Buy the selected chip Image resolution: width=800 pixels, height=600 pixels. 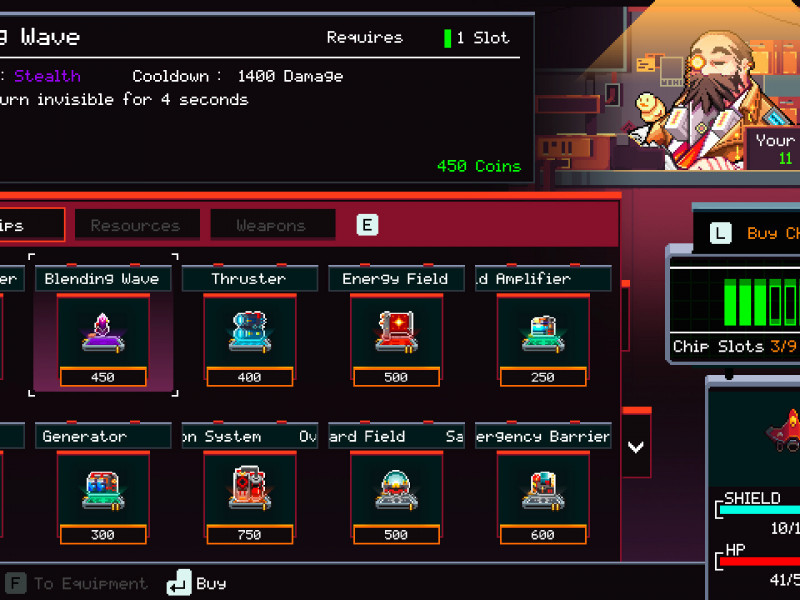pyautogui.click(x=196, y=583)
